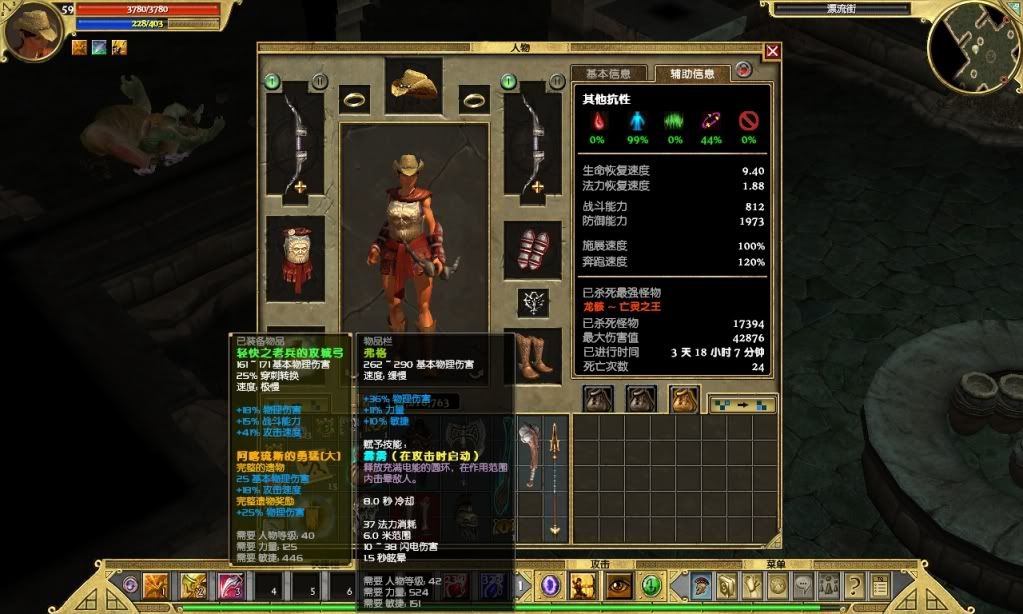The width and height of the screenshot is (1023, 614).
Task: Activate the skill in hotbar slot 1
Action: [x=157, y=586]
